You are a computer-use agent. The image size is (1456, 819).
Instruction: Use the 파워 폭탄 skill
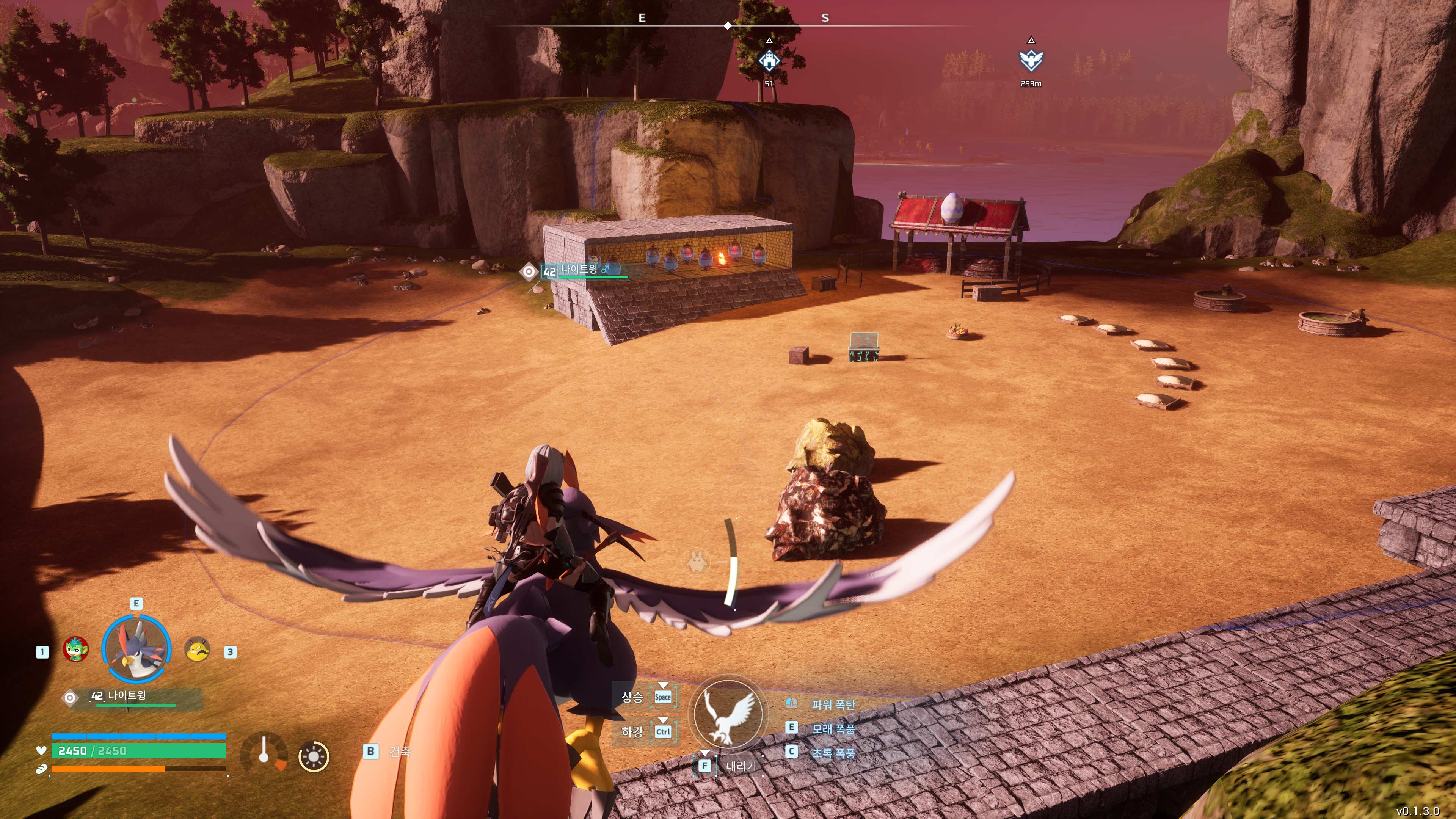pos(833,704)
